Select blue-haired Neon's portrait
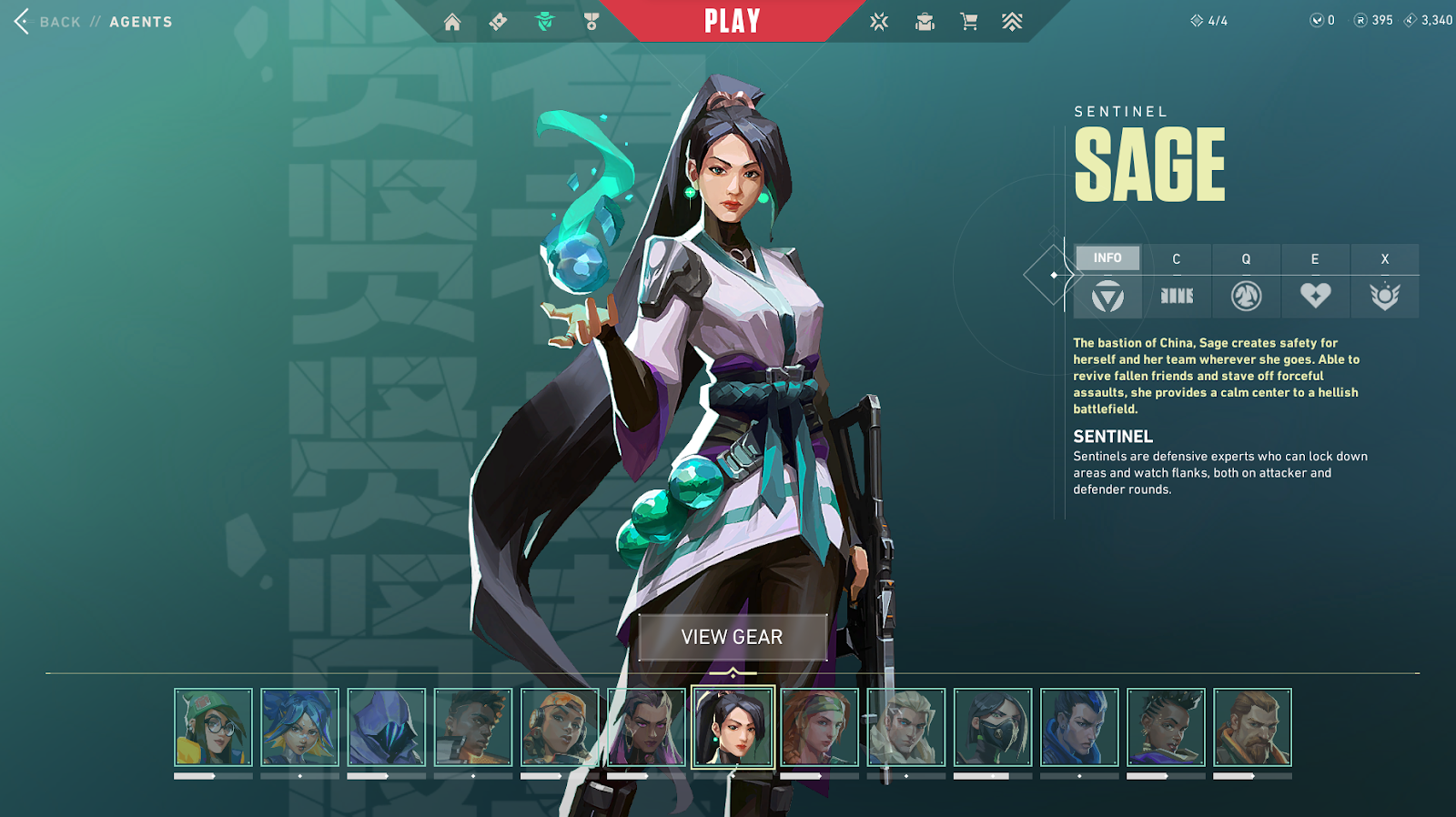 pyautogui.click(x=299, y=727)
